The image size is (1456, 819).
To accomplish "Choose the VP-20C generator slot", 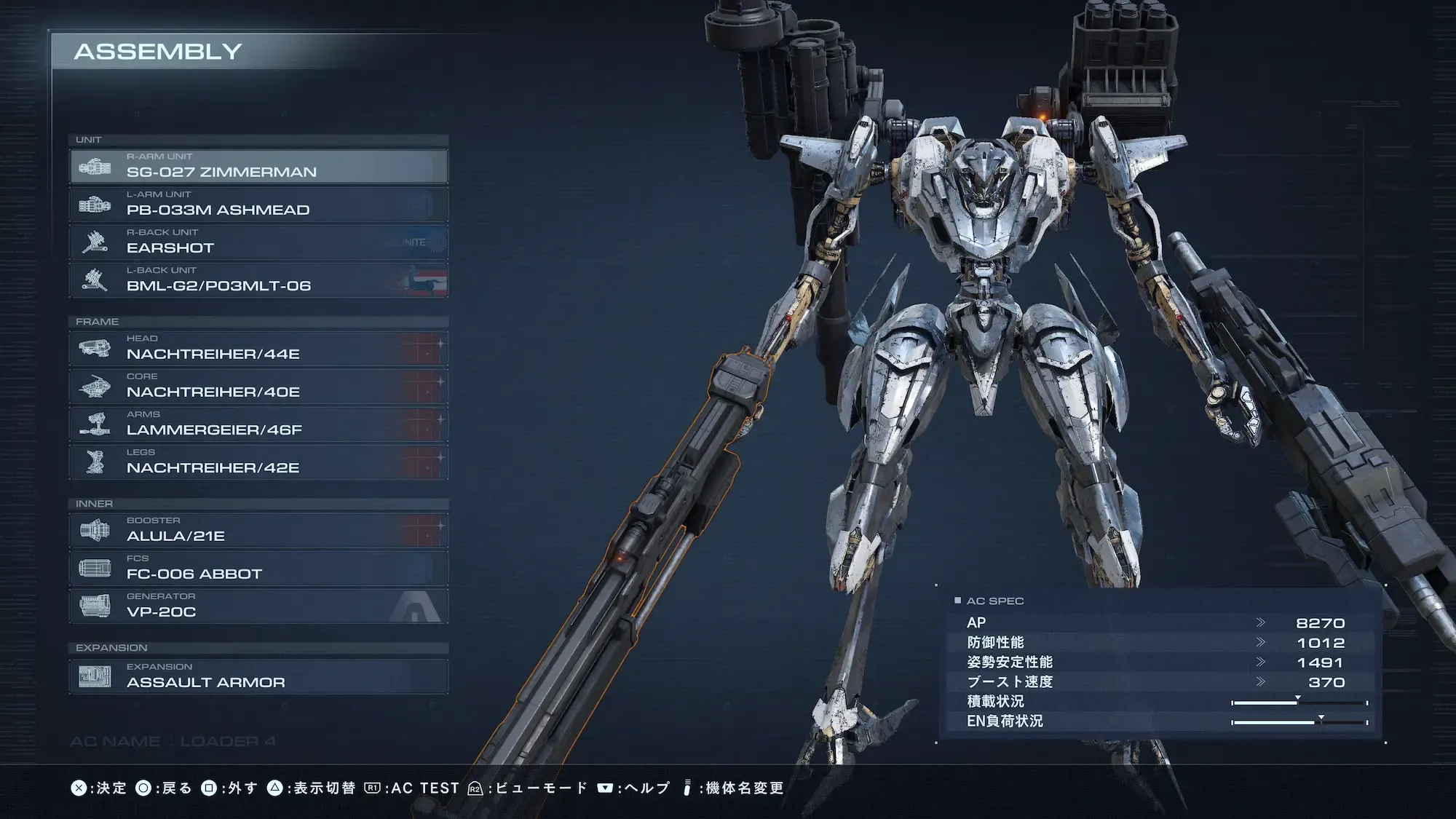I will [x=258, y=606].
